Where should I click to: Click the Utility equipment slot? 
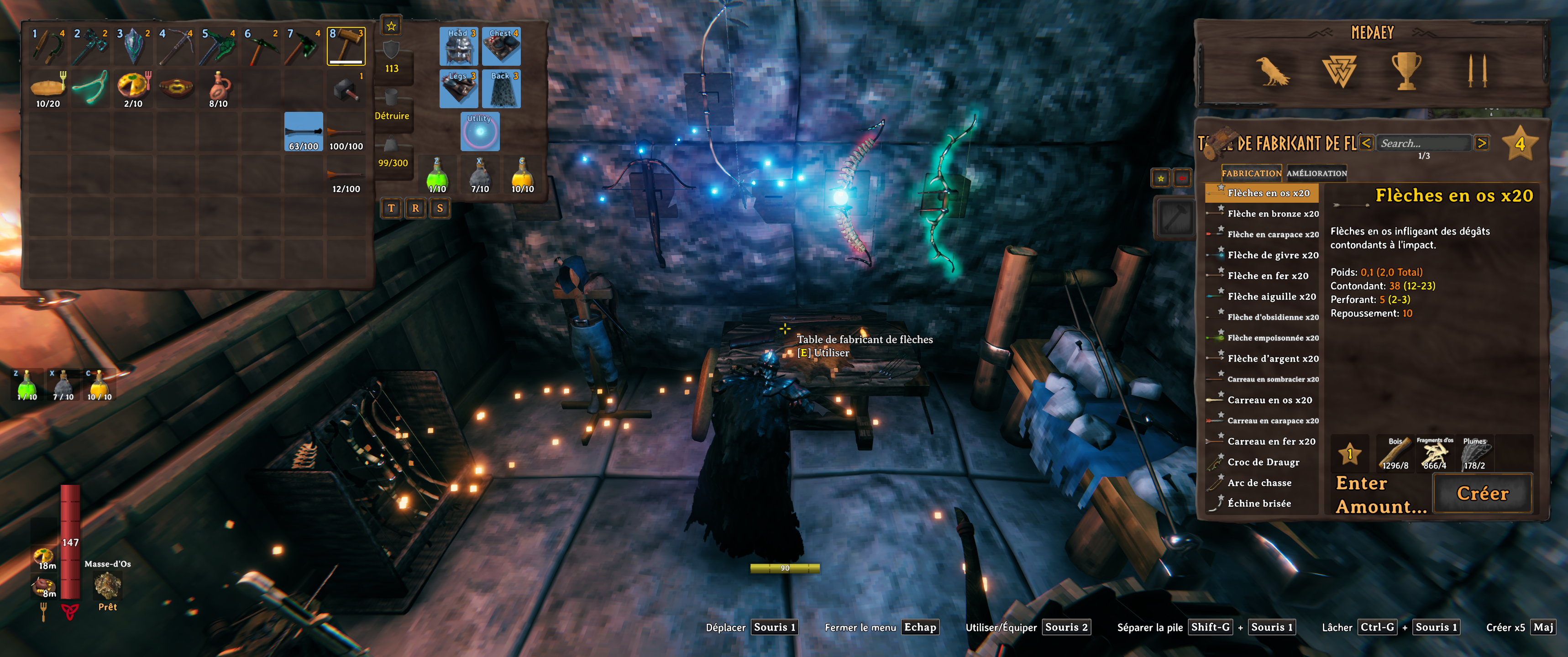click(480, 131)
